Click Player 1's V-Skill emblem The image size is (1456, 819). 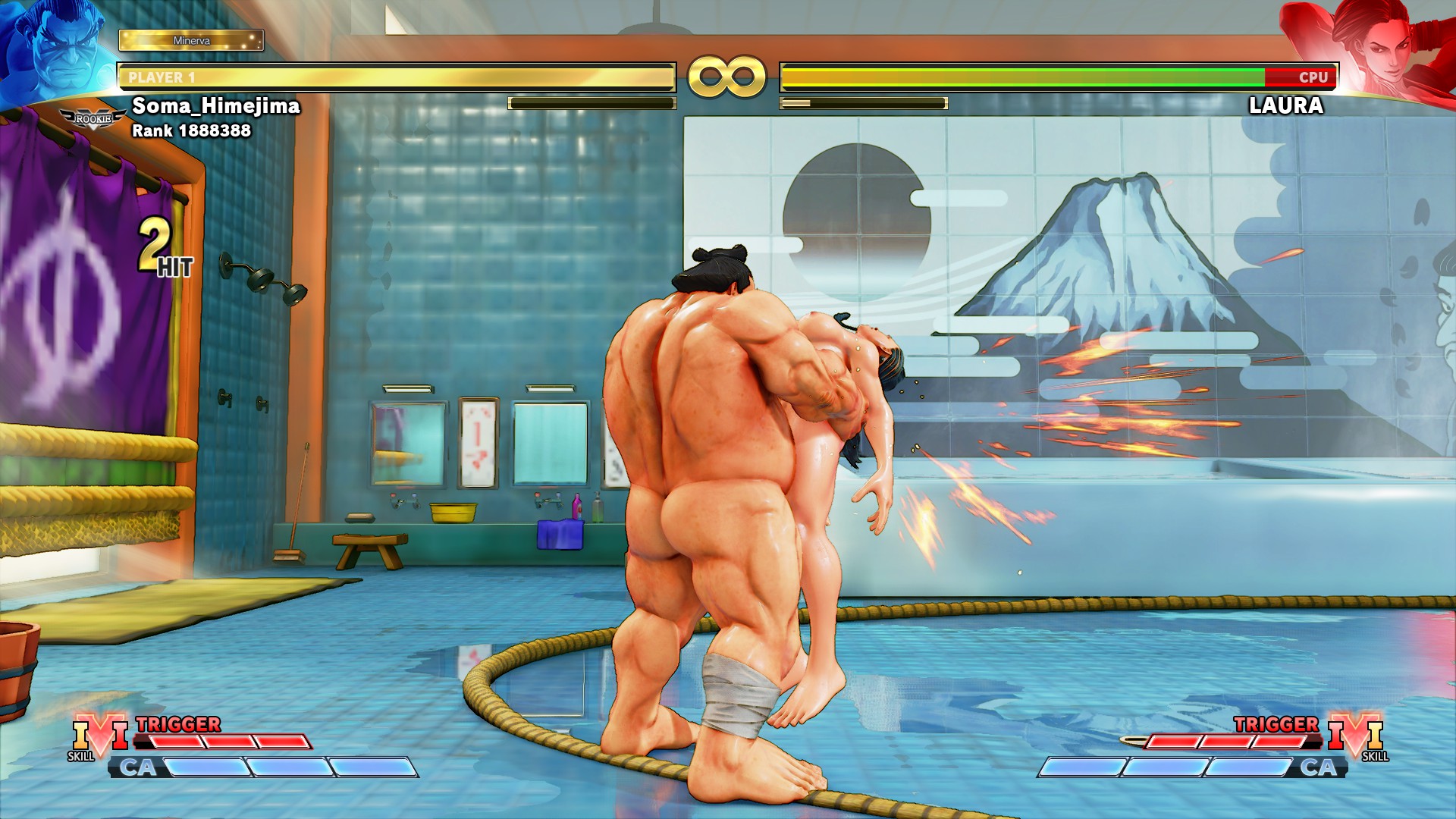point(99,736)
